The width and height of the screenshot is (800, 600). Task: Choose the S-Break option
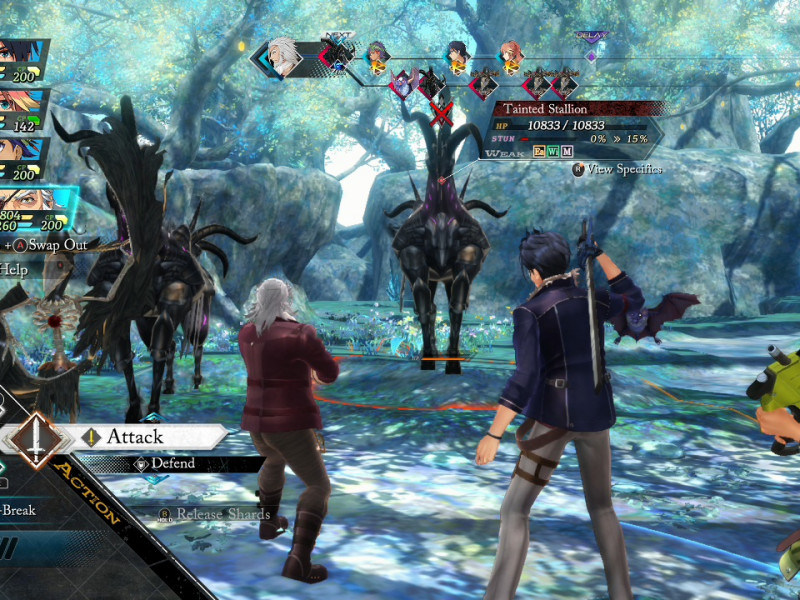coord(18,510)
